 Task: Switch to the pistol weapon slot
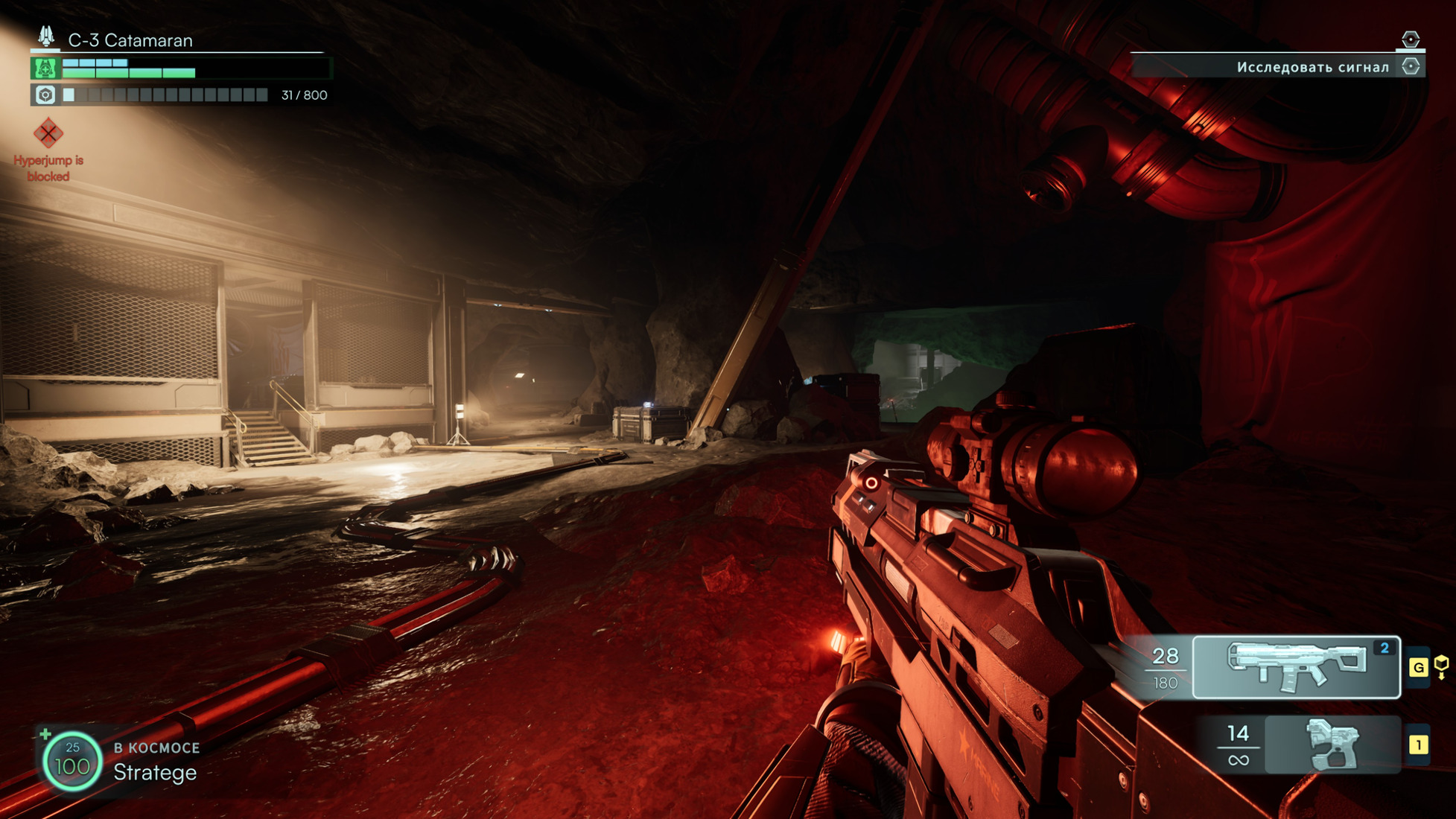(1332, 745)
